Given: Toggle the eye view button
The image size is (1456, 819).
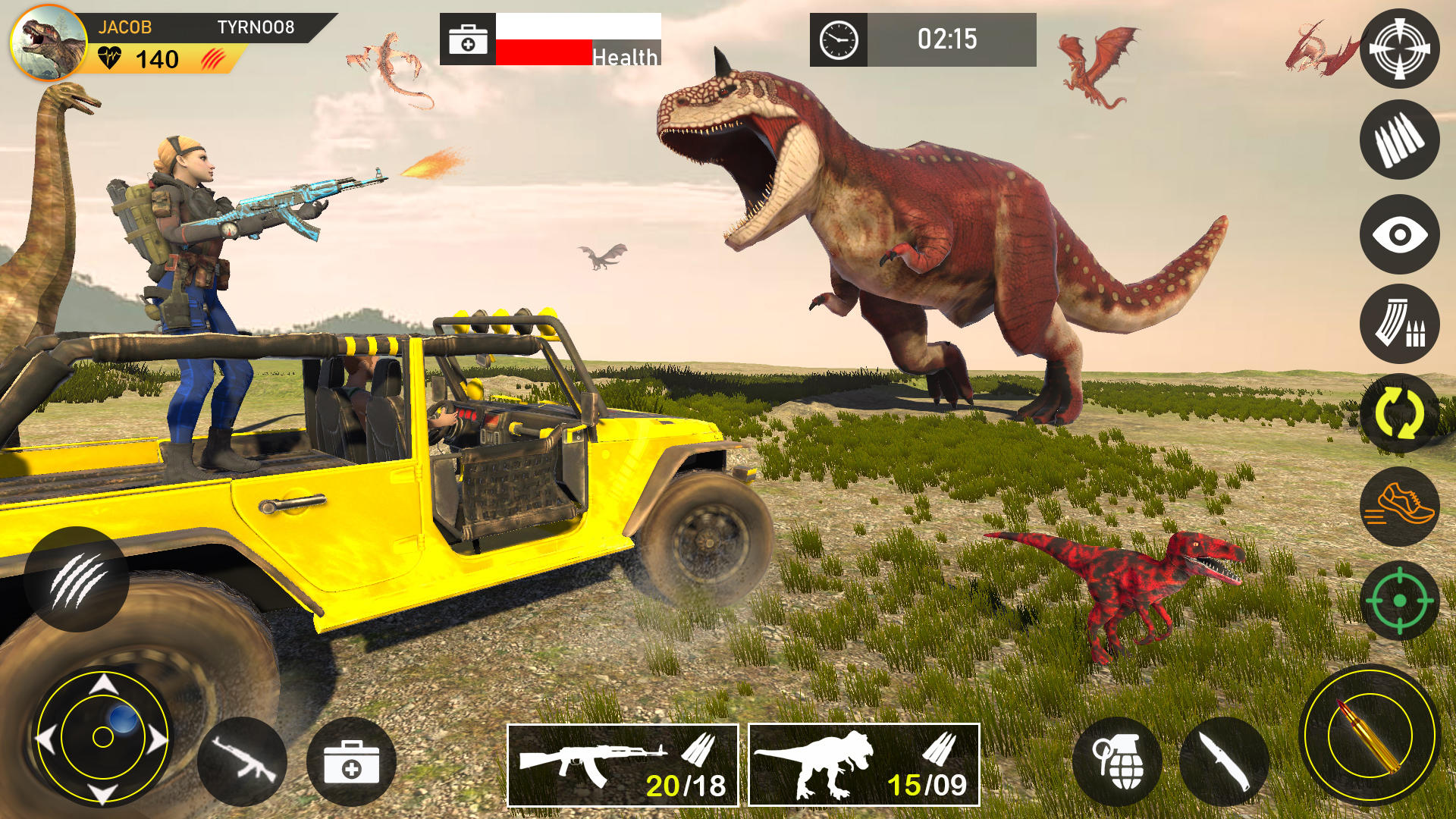Looking at the screenshot, I should [x=1399, y=234].
